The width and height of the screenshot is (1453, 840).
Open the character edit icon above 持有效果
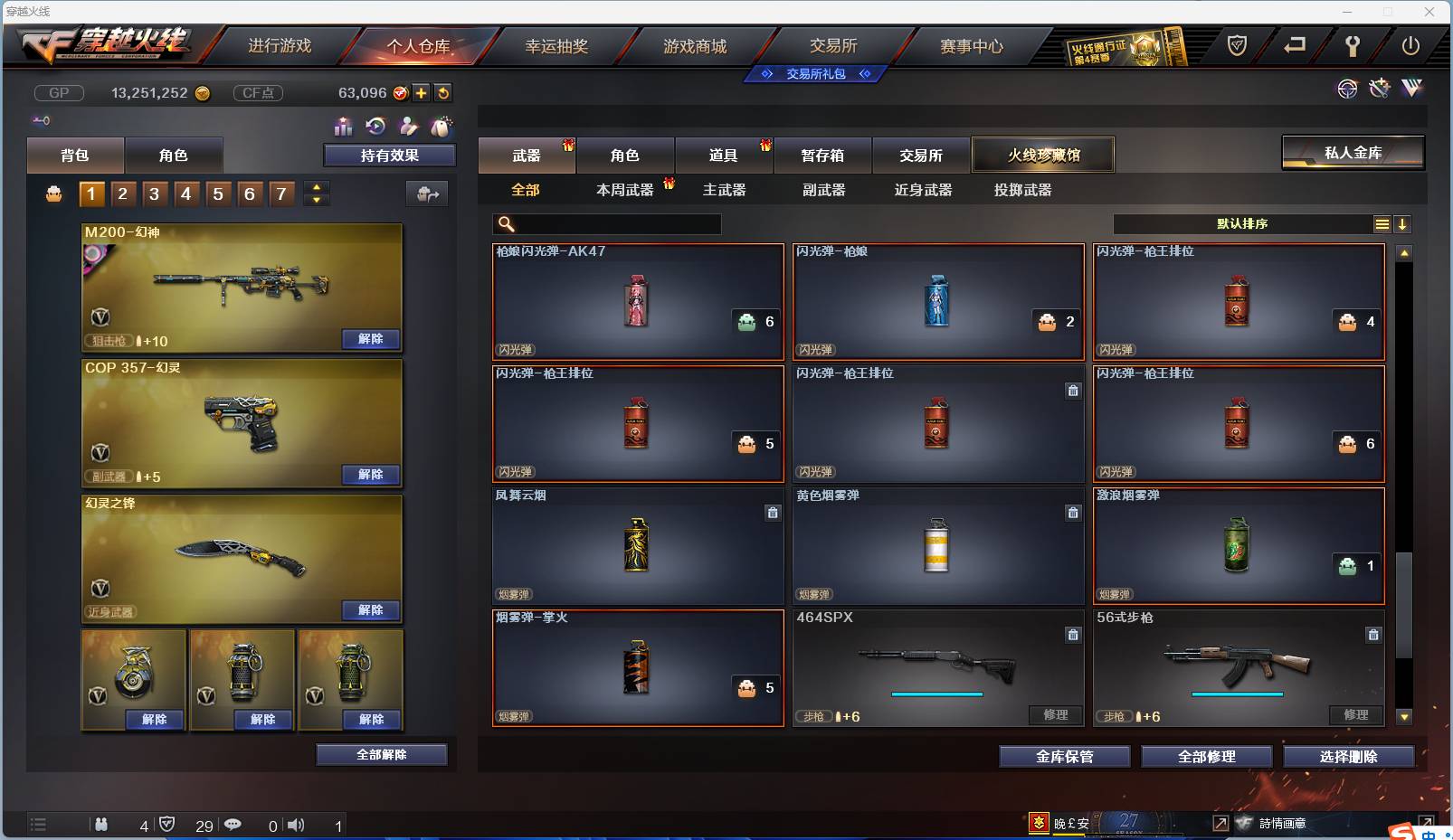click(x=408, y=127)
